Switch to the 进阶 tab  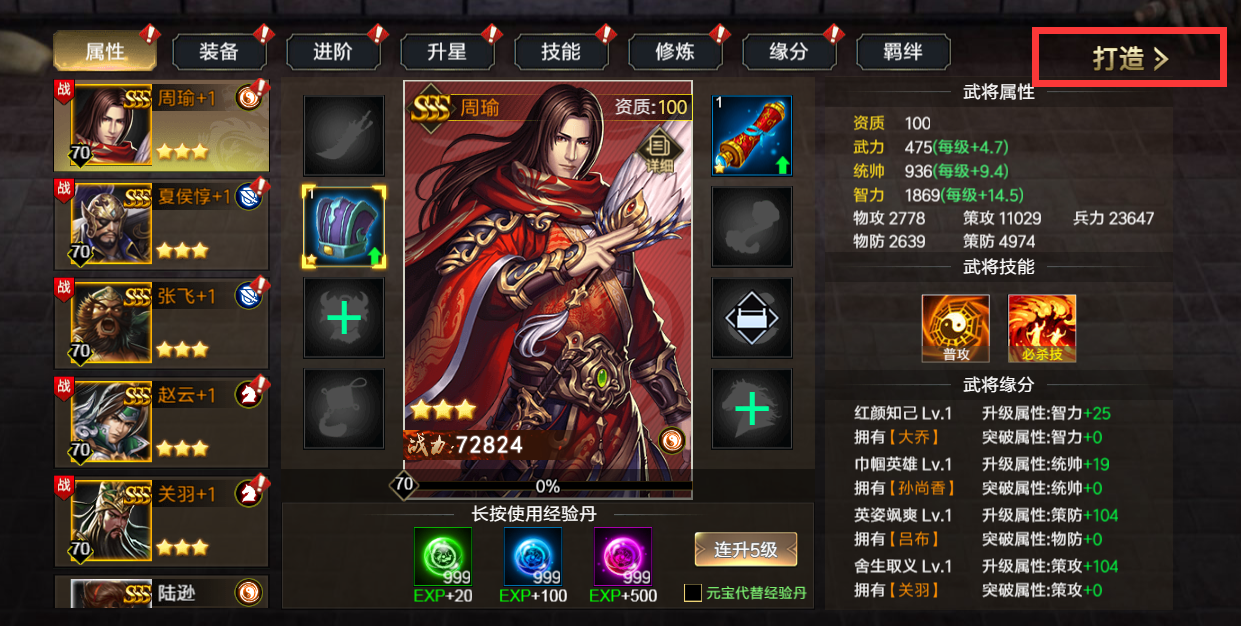click(x=333, y=52)
